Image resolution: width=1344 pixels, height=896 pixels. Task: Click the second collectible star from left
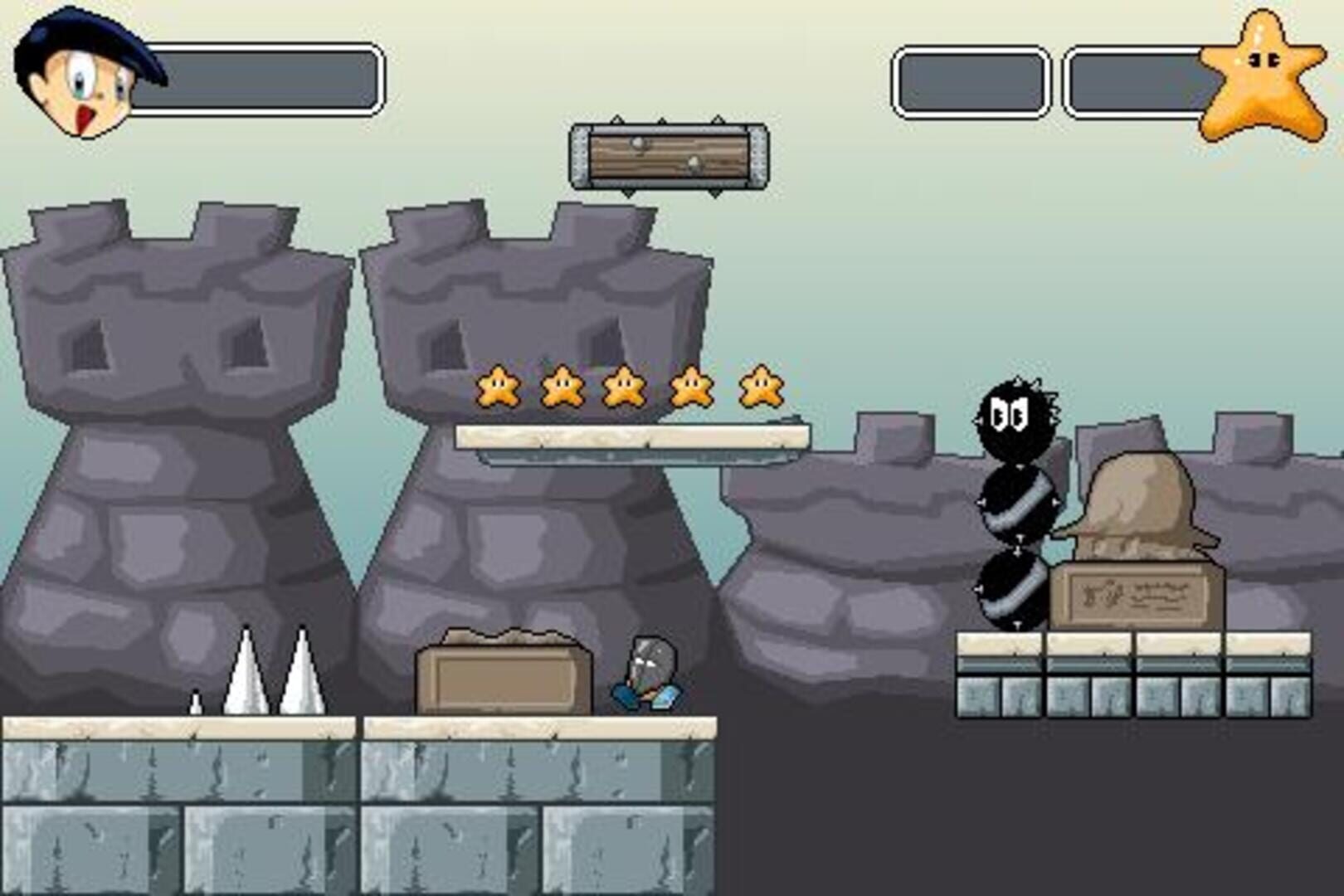[x=561, y=386]
